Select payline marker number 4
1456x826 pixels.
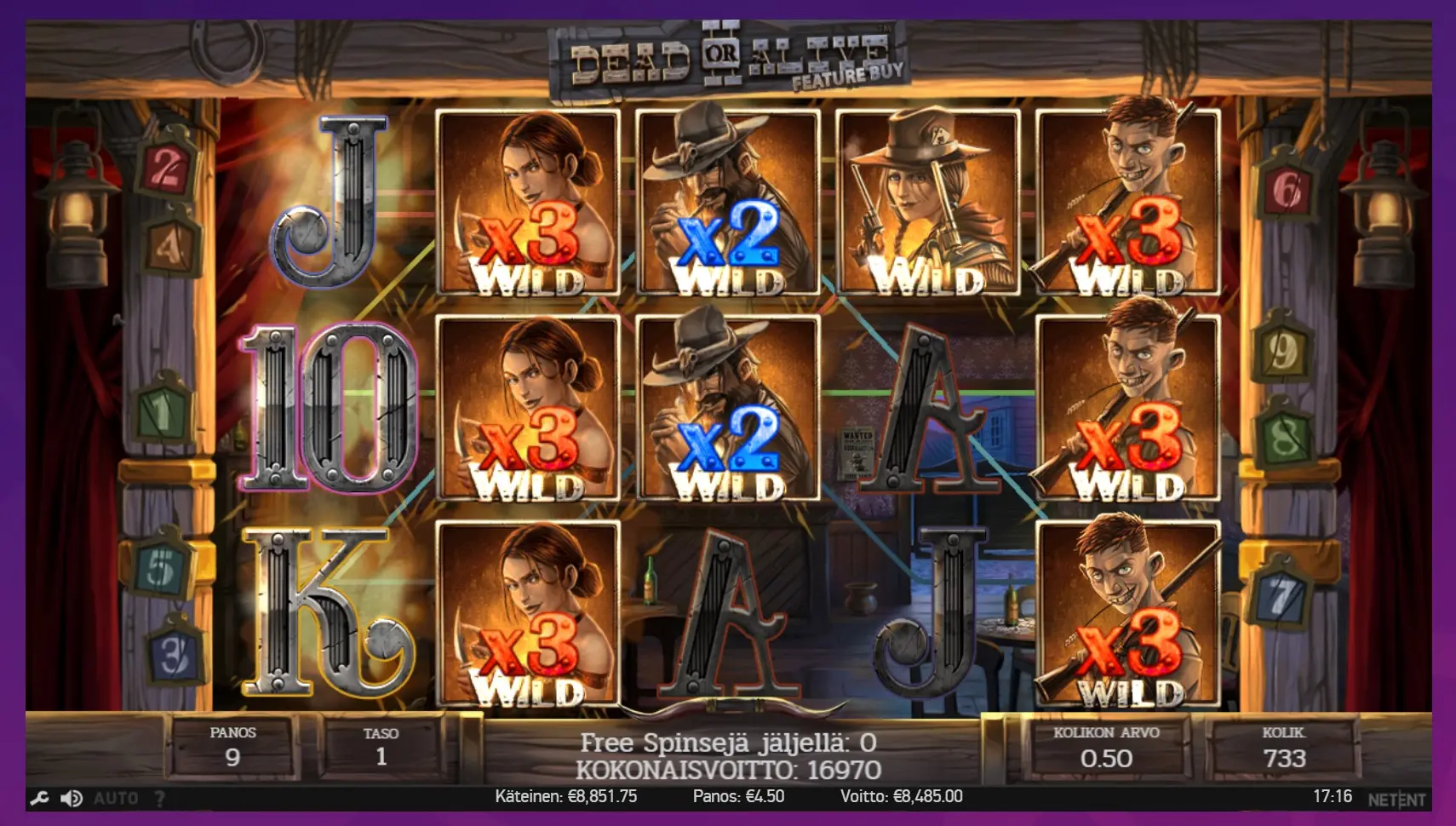[x=170, y=246]
